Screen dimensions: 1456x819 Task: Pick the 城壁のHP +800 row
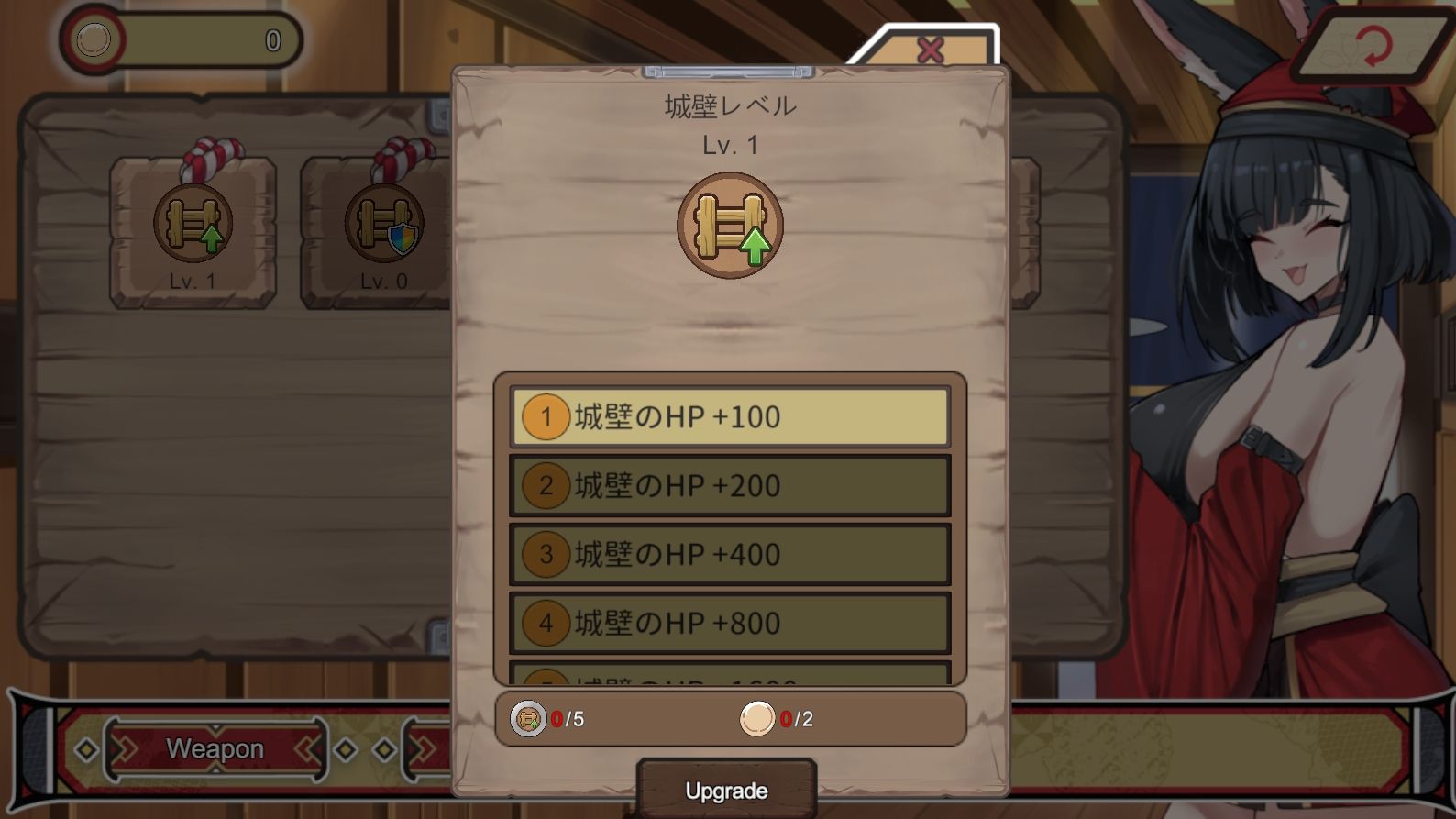pyautogui.click(x=730, y=624)
